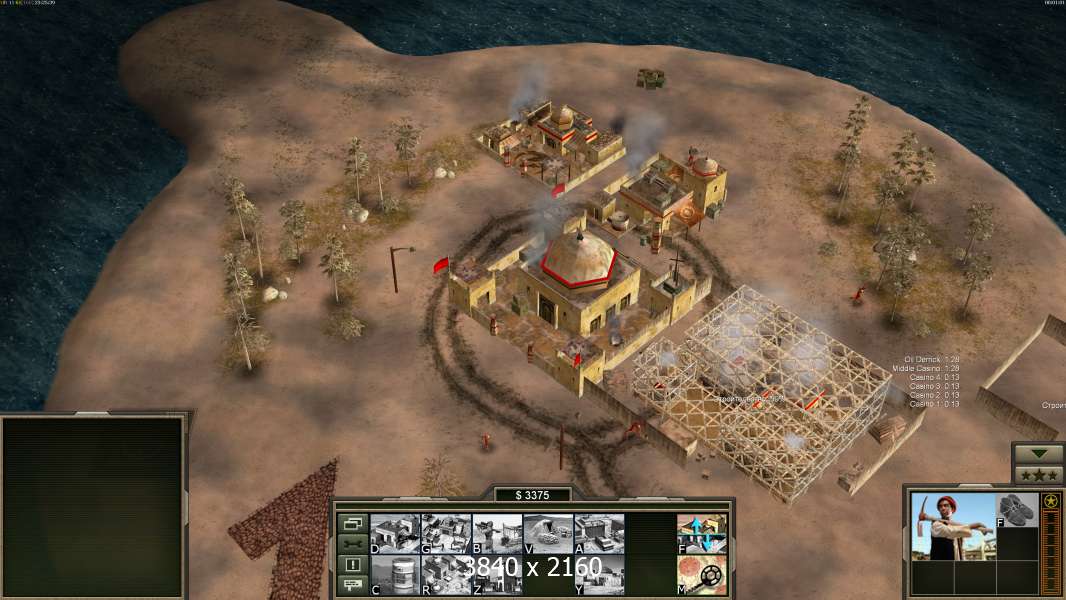Open the chat message button
1066x600 pixels.
352,585
